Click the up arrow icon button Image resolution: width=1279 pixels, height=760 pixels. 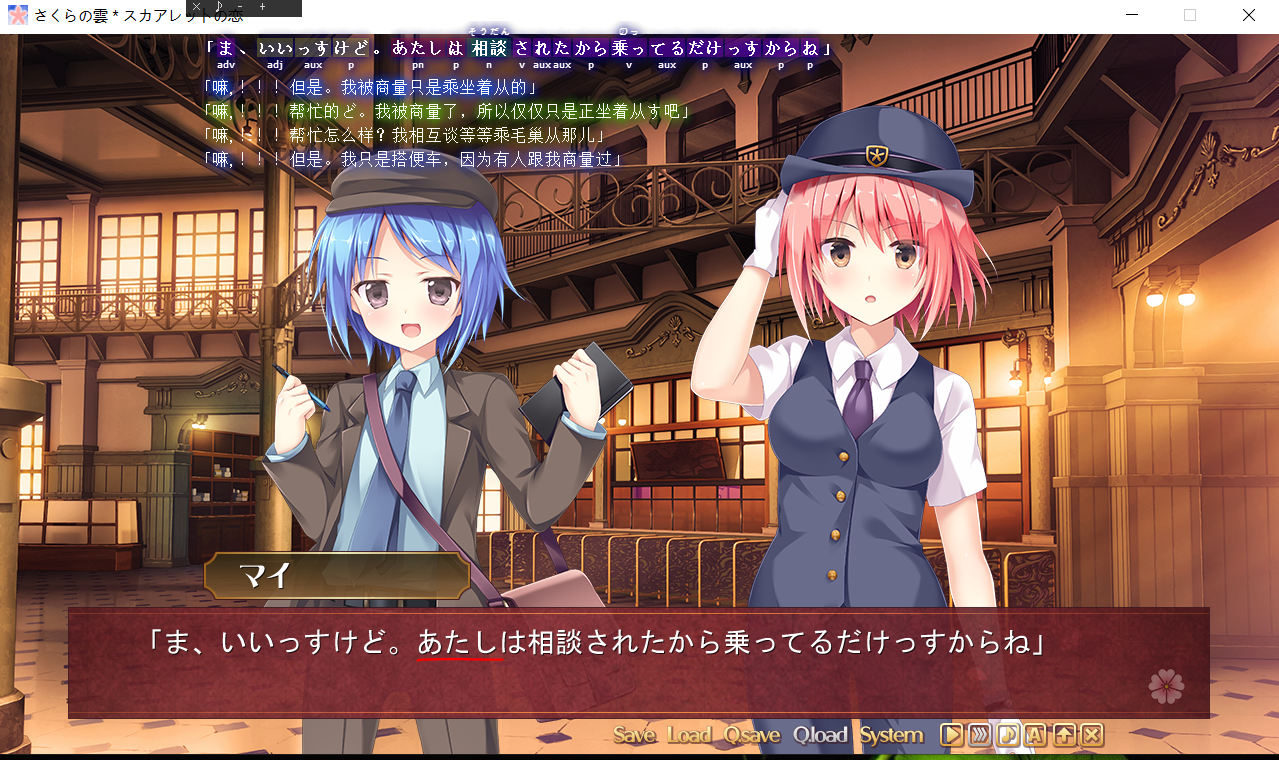pos(1064,736)
